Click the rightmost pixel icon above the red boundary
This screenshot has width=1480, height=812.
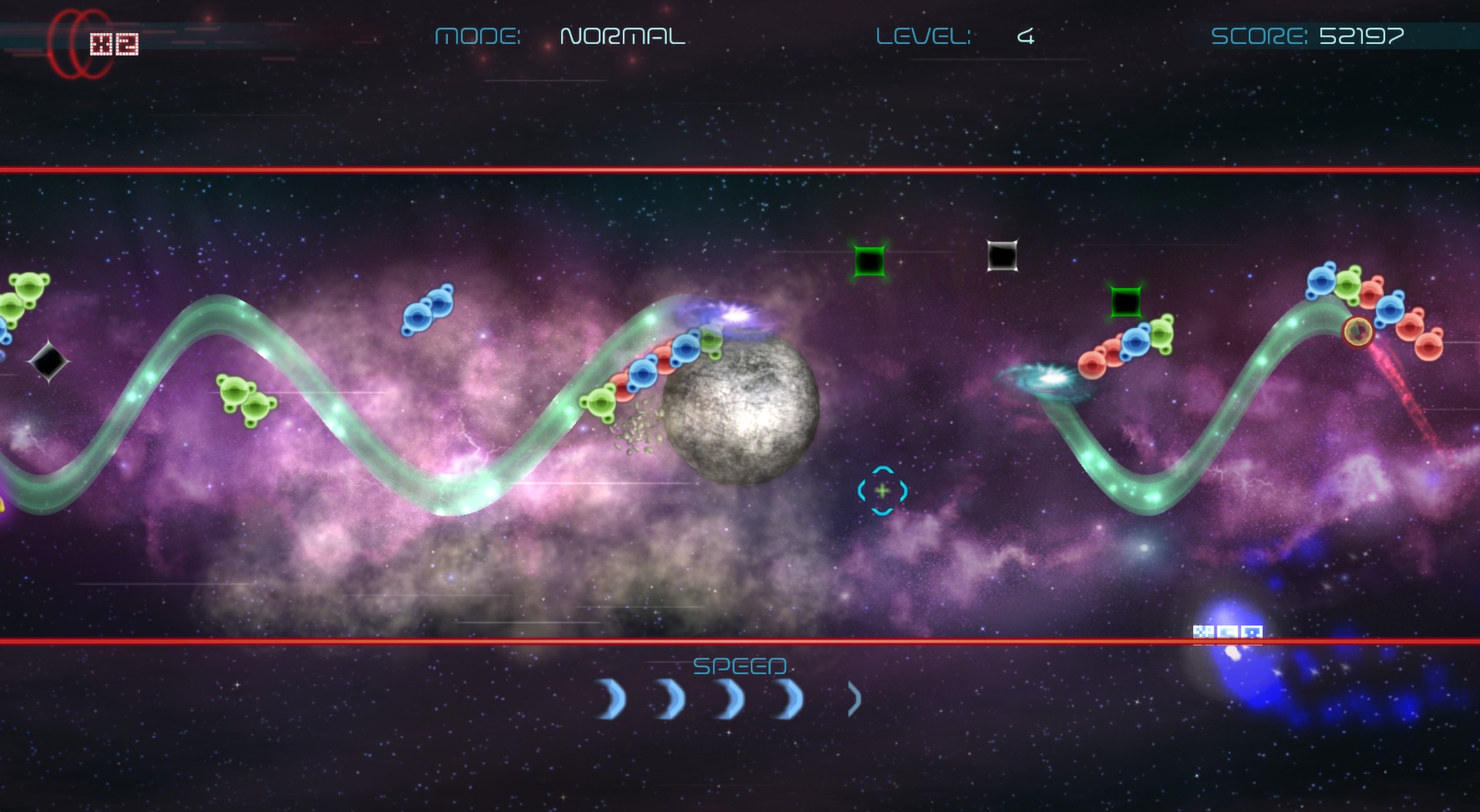(1251, 632)
